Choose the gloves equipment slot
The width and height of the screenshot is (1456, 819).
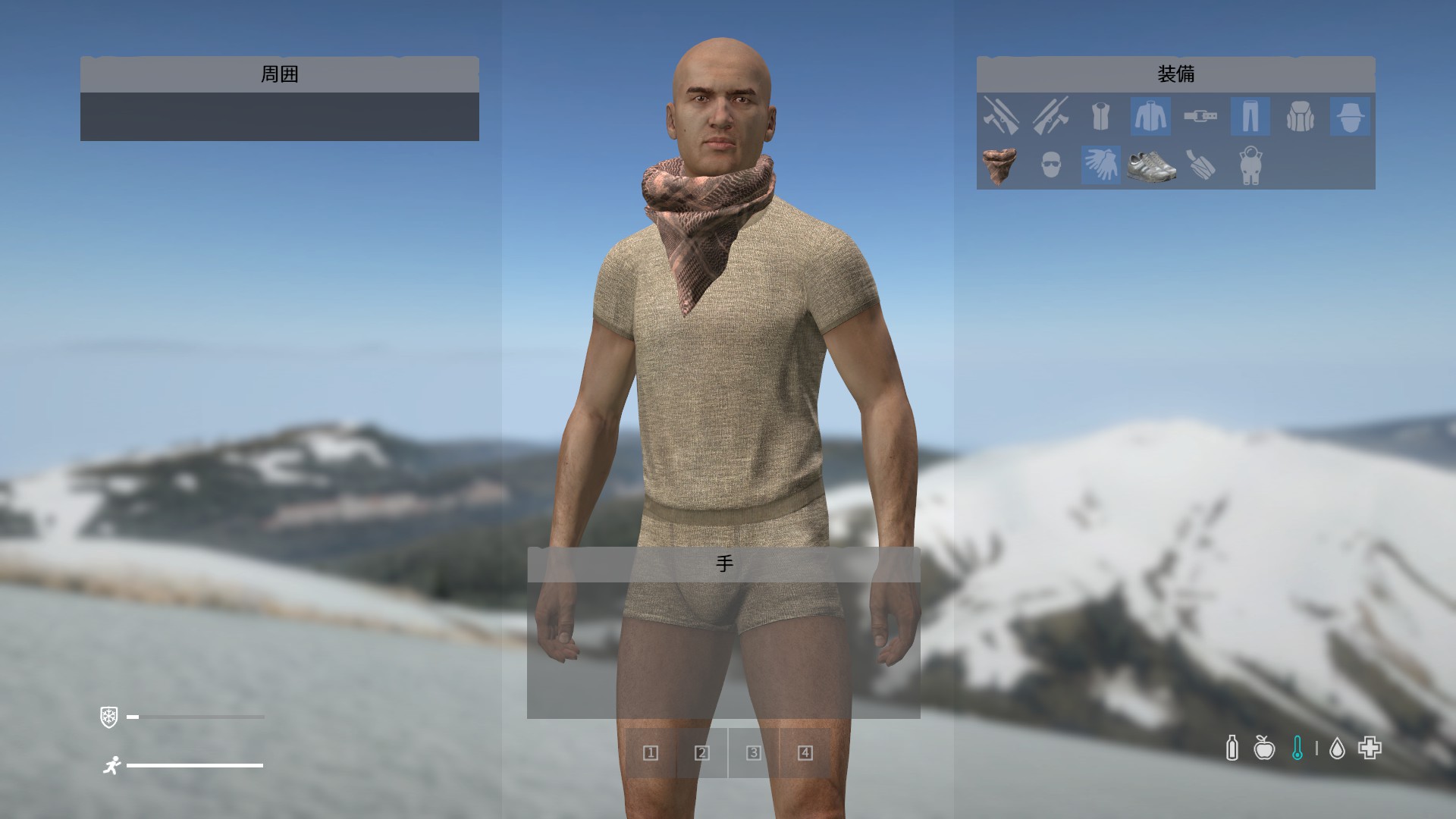1100,165
